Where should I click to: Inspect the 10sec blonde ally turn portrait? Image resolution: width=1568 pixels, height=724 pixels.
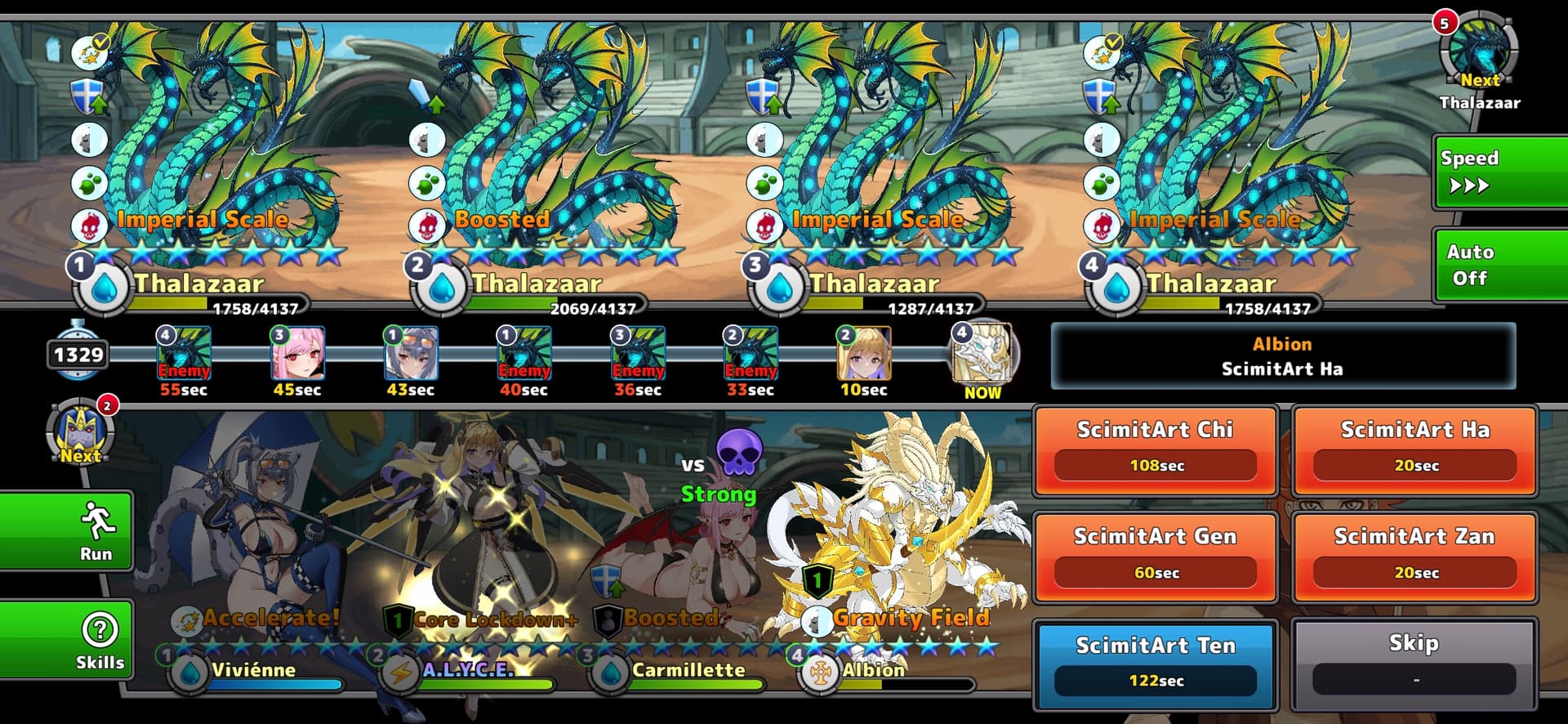tap(864, 355)
